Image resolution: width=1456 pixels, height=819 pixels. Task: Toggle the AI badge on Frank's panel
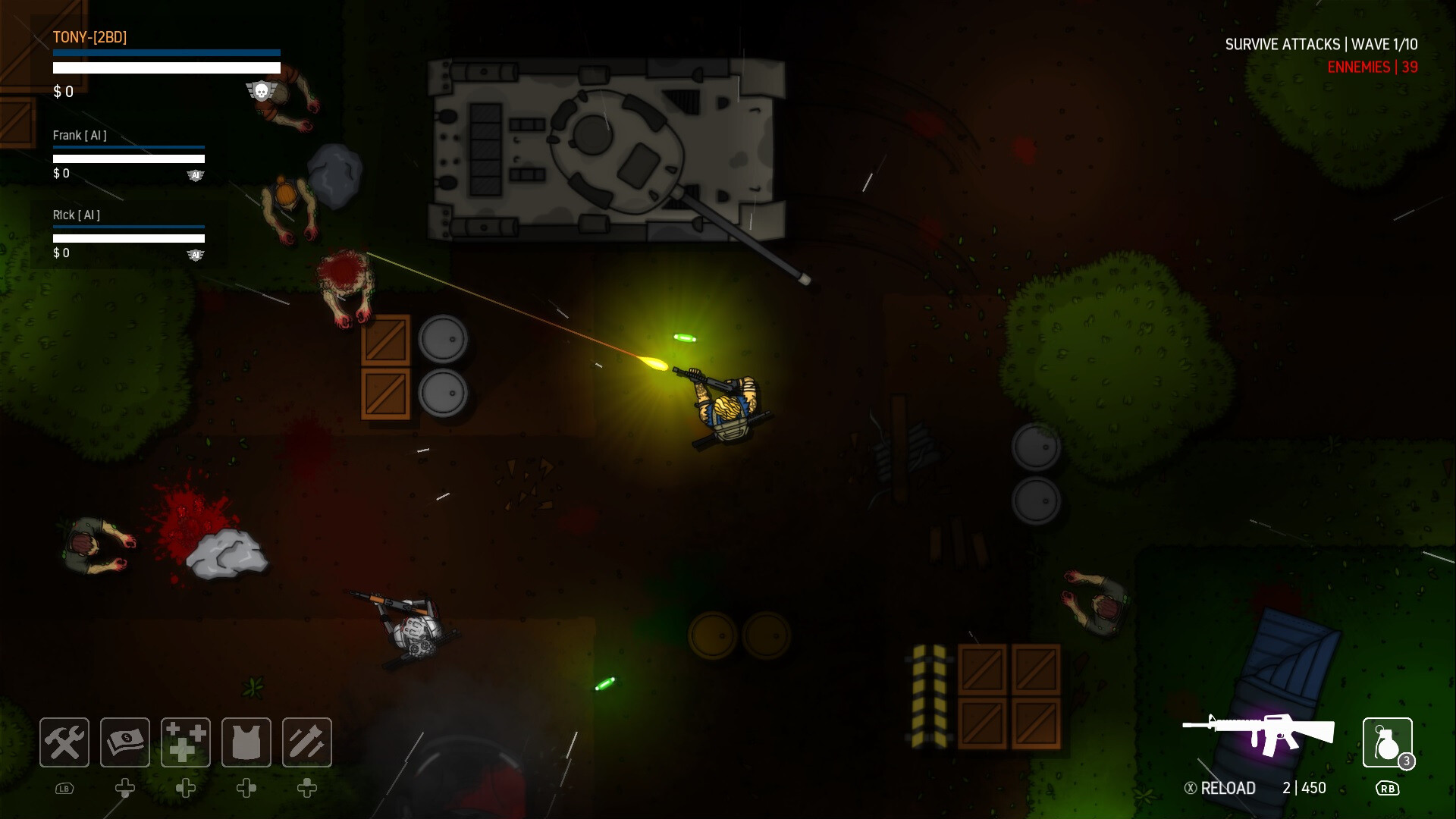tap(196, 175)
